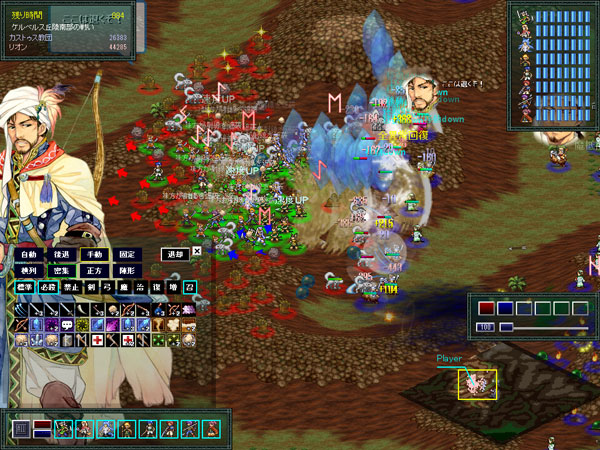Set units to 固定 (hold position)
The height and width of the screenshot is (450, 600).
pyautogui.click(x=126, y=255)
